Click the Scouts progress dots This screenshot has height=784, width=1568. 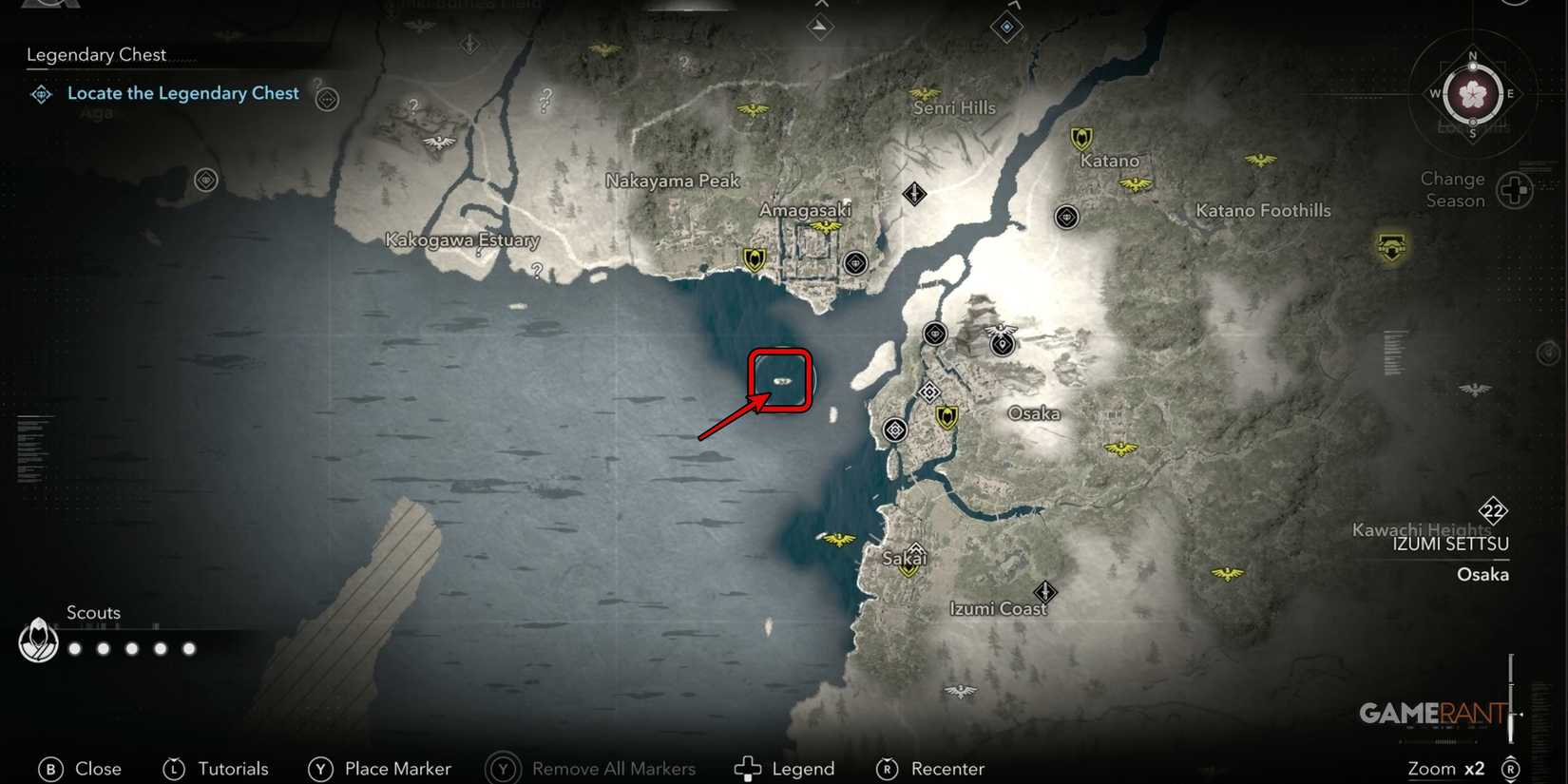click(x=130, y=648)
